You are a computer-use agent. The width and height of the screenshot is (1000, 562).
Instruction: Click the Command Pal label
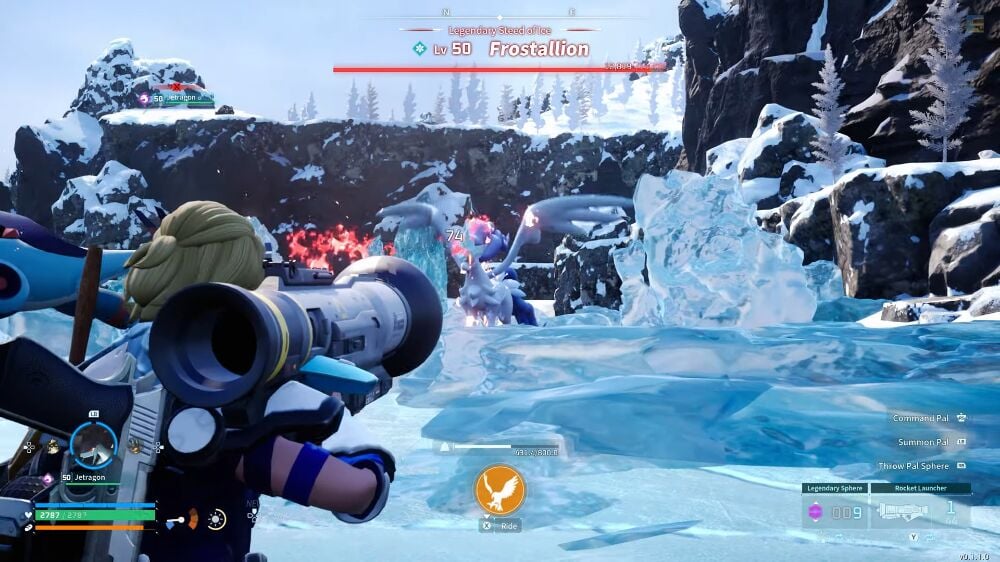(921, 417)
